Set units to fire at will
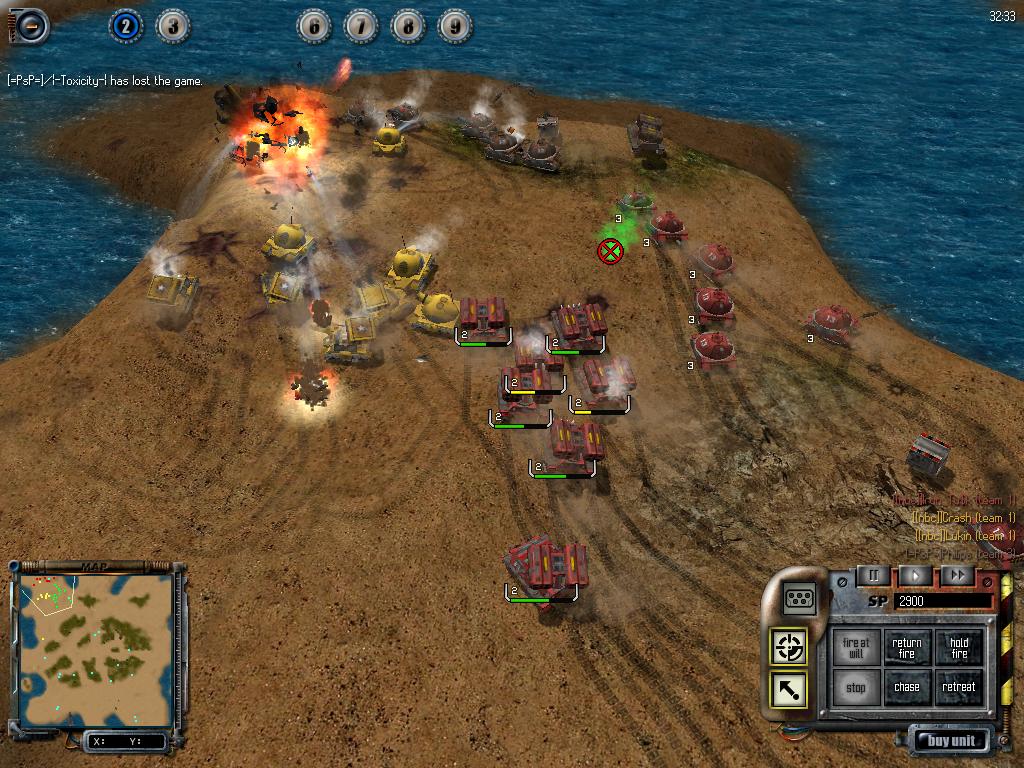This screenshot has width=1024, height=768. click(x=856, y=648)
